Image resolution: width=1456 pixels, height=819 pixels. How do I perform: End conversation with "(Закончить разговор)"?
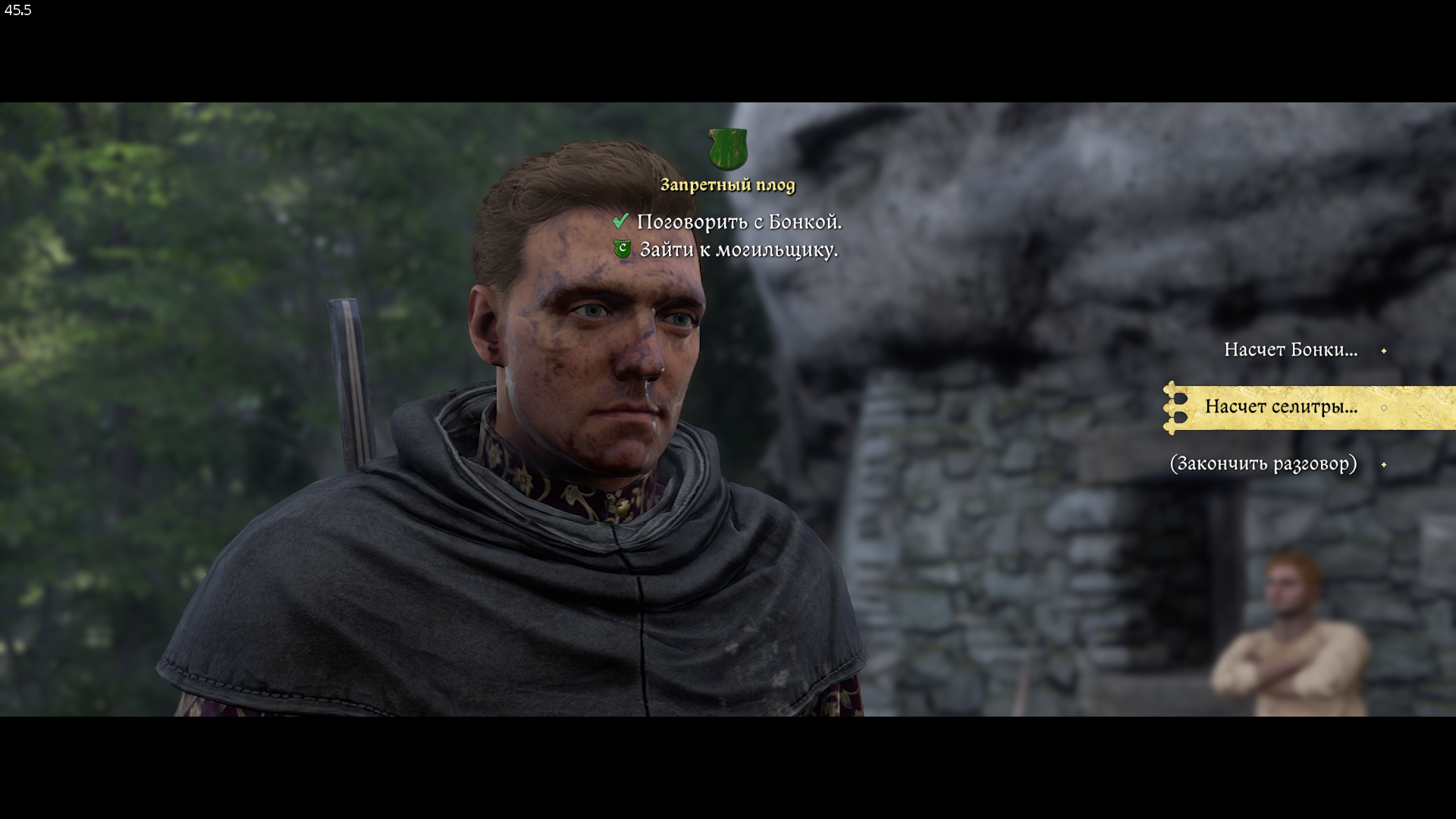[x=1263, y=463]
